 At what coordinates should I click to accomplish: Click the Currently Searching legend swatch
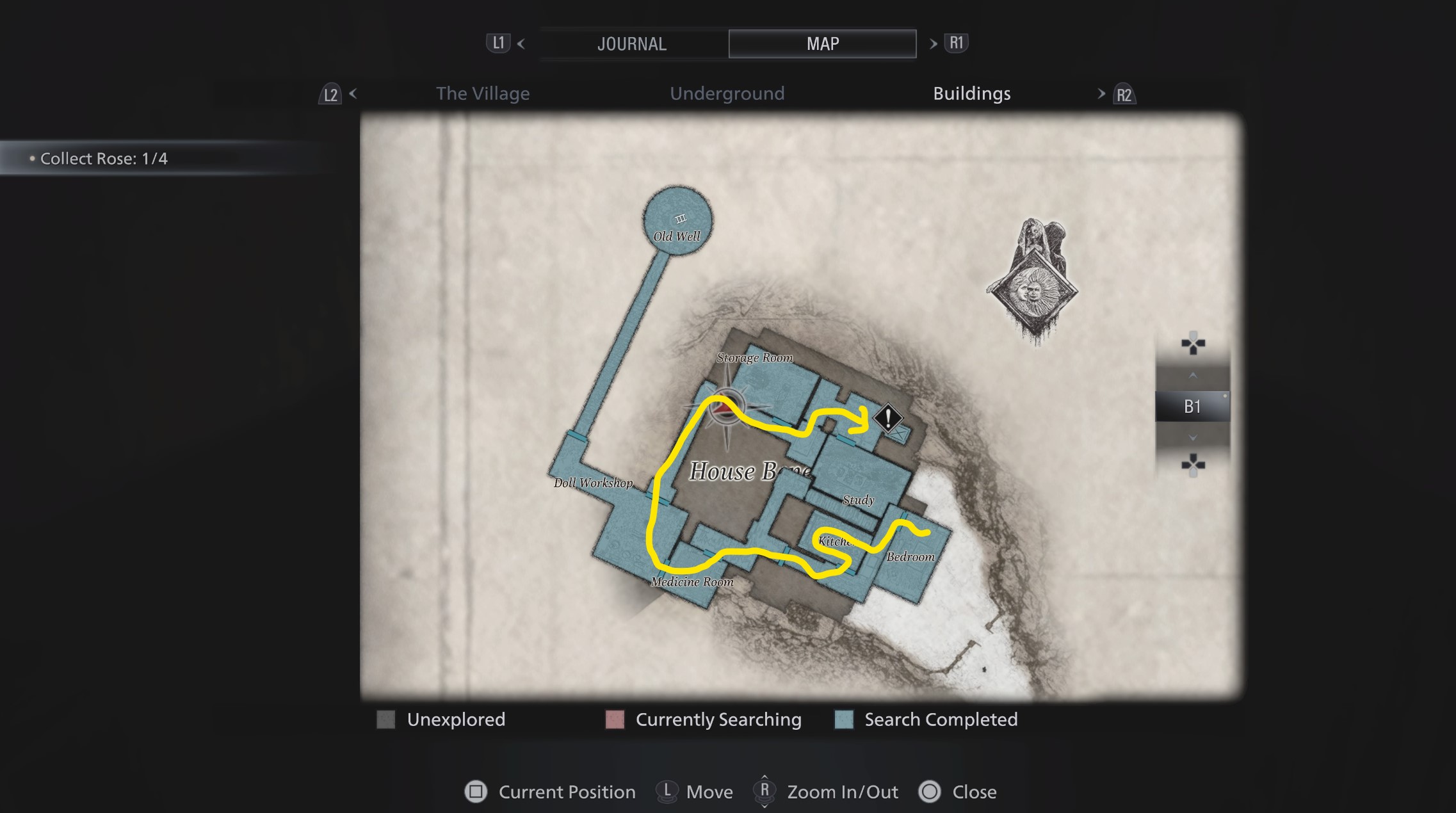615,720
